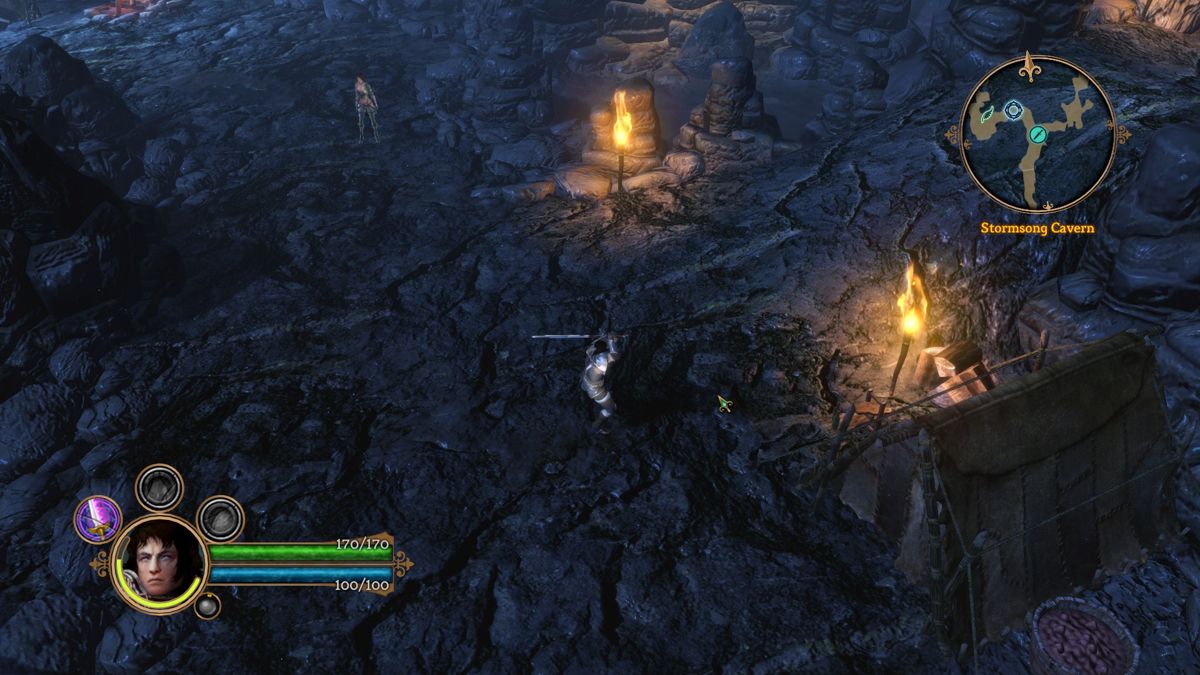Open the Stormsong Cavern minimap
The width and height of the screenshot is (1200, 675).
click(1037, 134)
